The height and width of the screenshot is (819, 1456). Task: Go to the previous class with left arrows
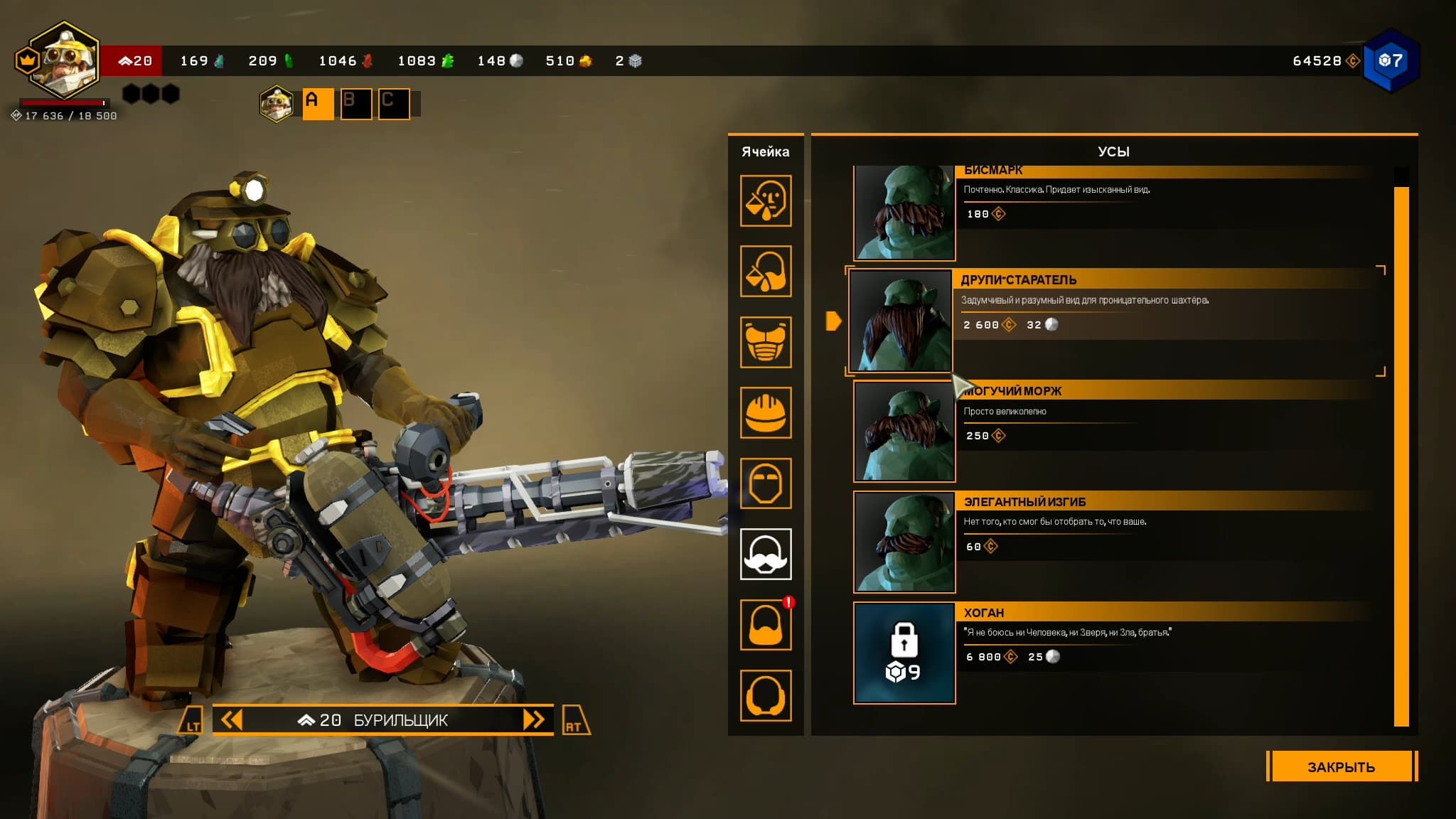[x=232, y=719]
